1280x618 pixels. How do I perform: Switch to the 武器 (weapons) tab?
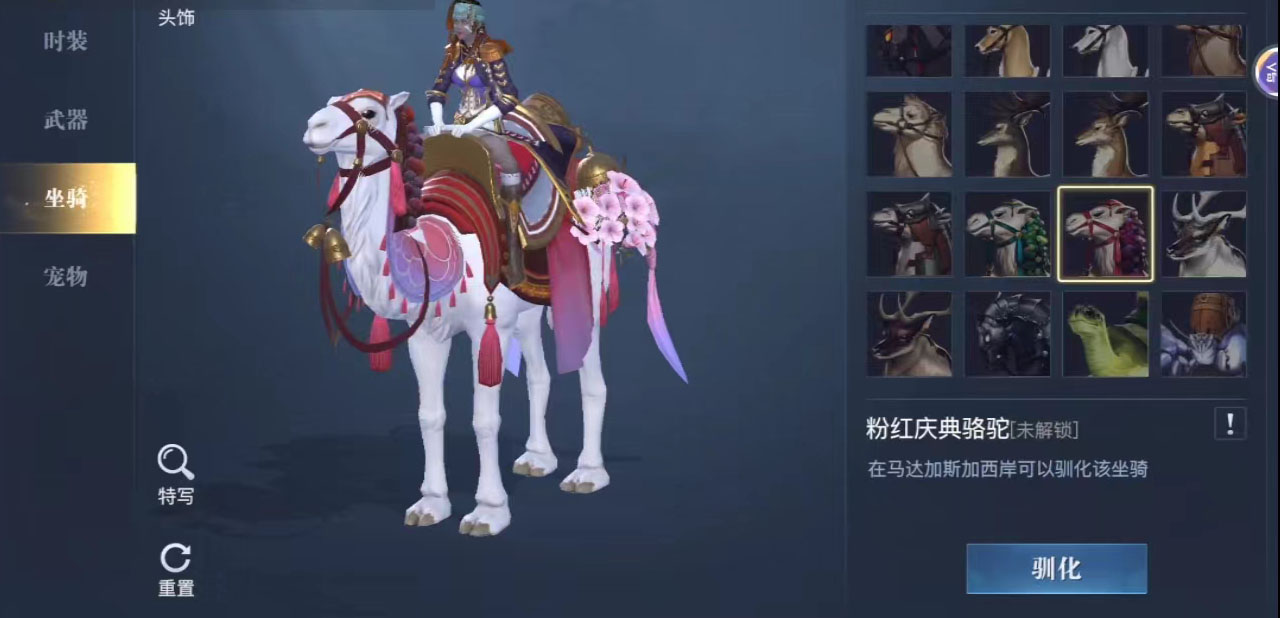click(66, 120)
